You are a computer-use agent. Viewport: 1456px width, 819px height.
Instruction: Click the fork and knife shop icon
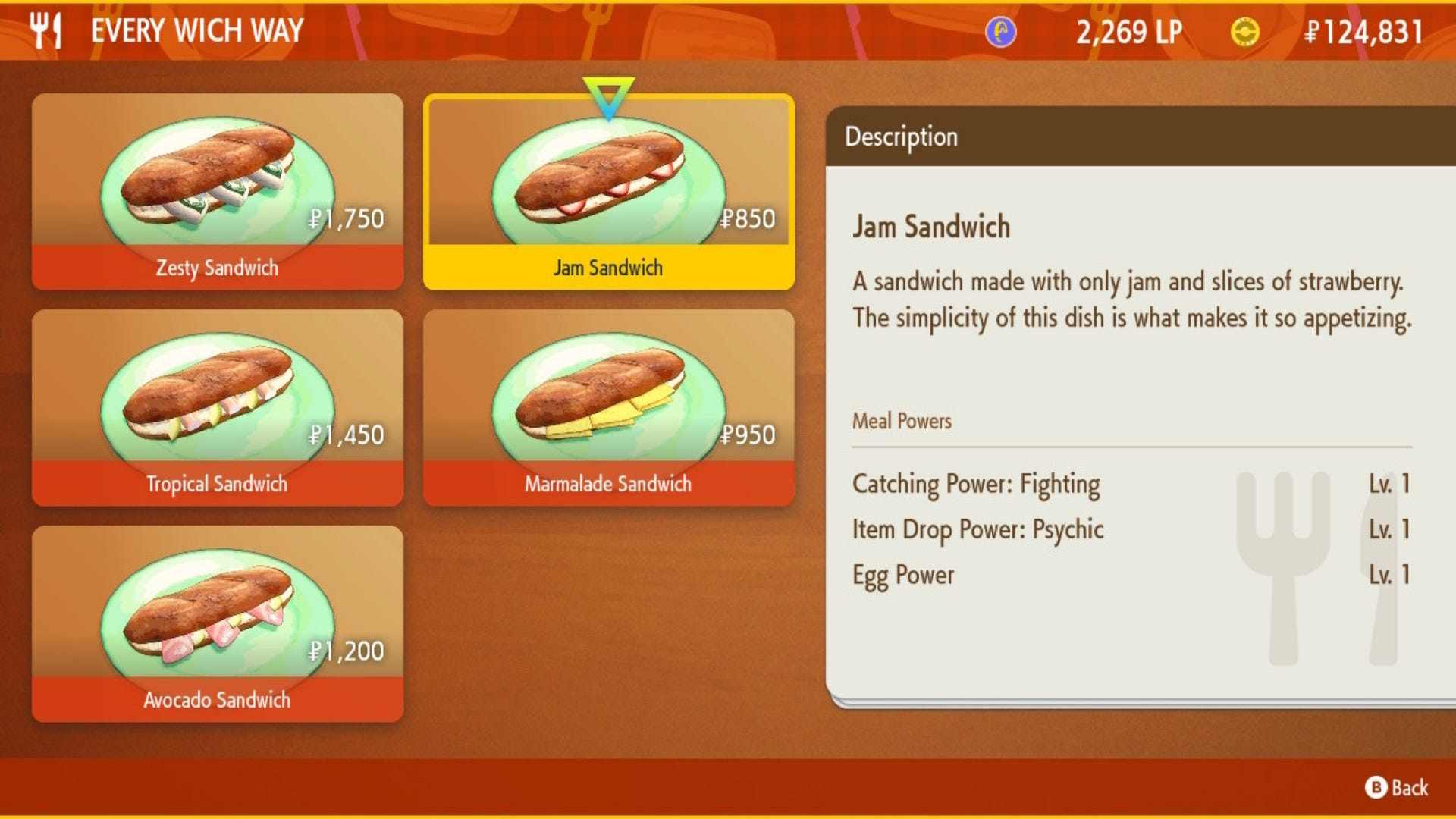pos(45,30)
